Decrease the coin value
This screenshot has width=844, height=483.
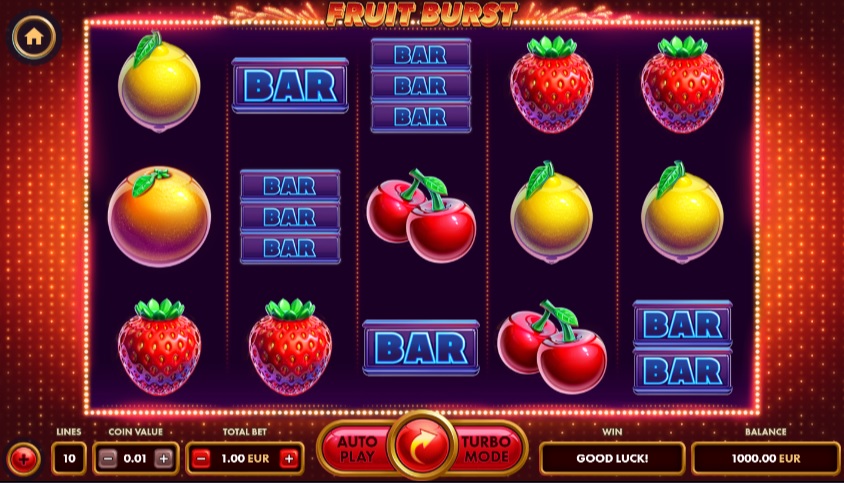pos(109,459)
